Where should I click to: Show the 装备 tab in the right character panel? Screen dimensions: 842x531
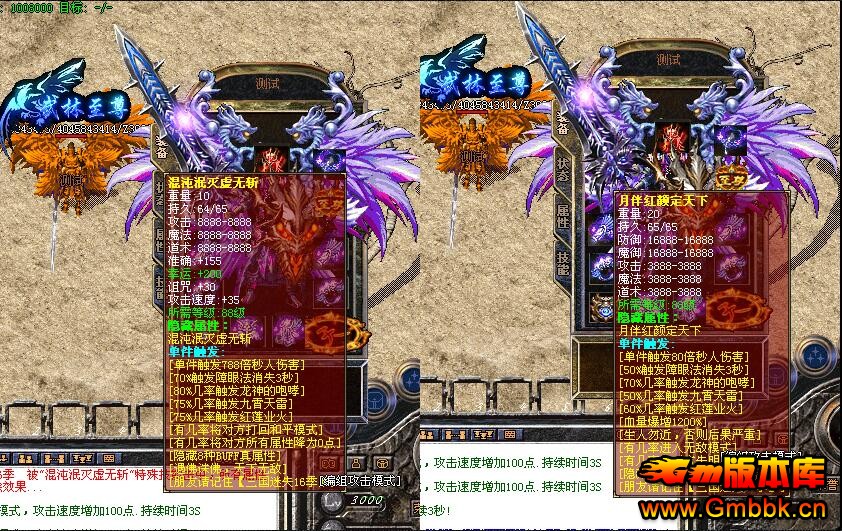point(562,126)
